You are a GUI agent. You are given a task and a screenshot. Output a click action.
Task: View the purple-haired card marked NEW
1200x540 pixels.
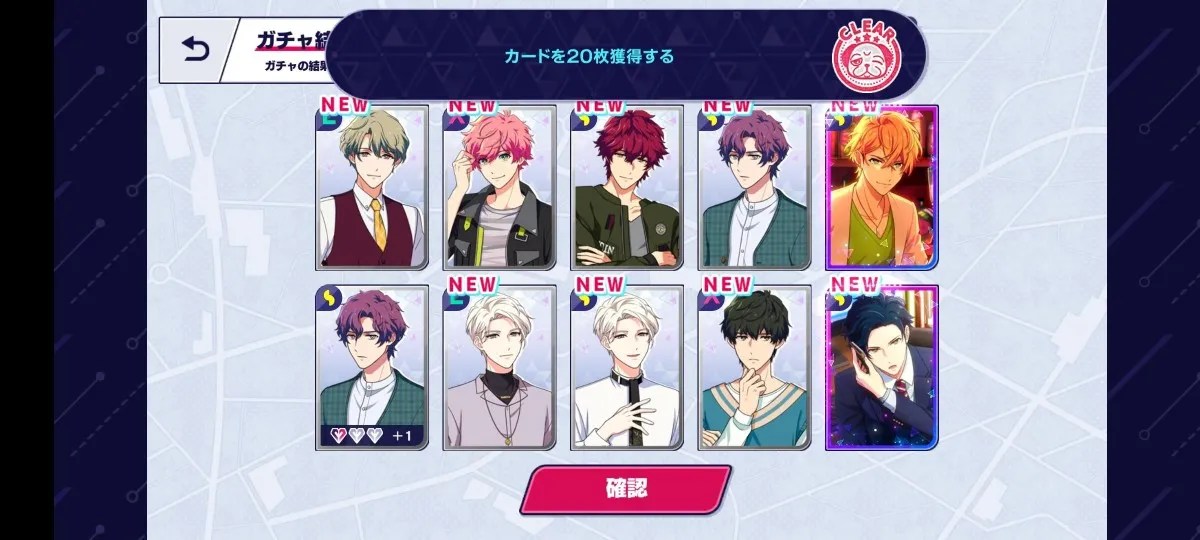[754, 188]
